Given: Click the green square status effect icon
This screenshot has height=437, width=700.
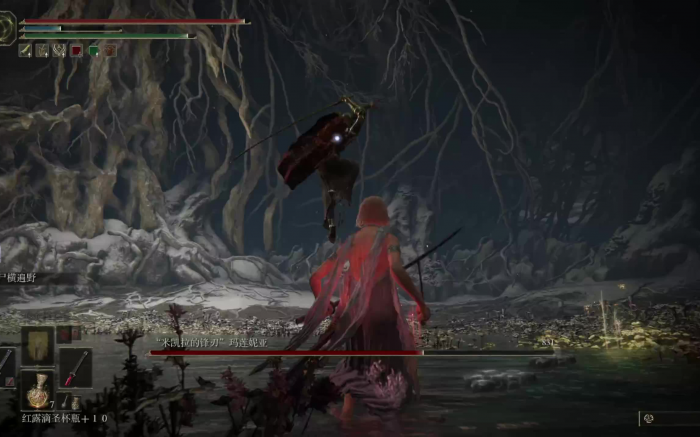Looking at the screenshot, I should point(93,50).
